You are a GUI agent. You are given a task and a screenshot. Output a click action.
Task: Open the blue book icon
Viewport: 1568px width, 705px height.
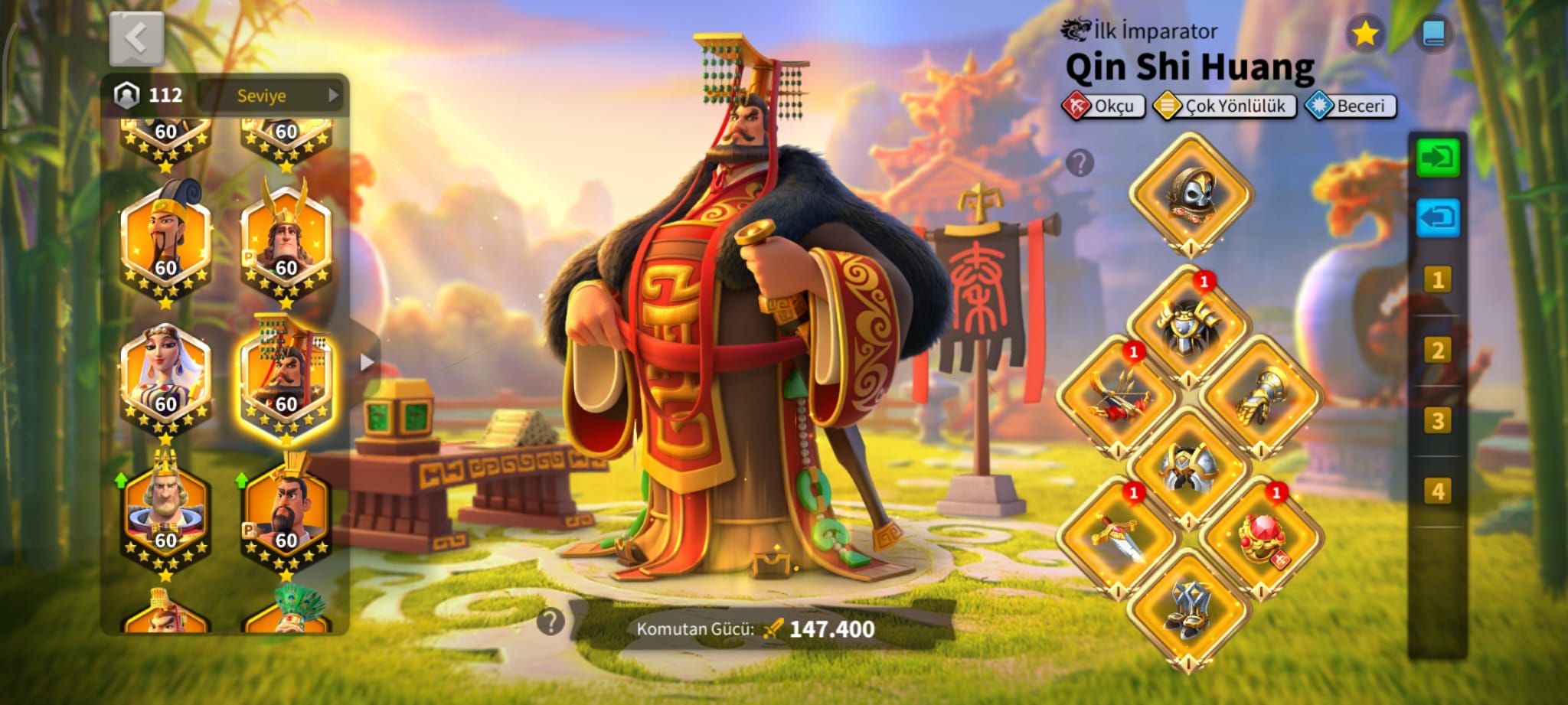[x=1432, y=34]
